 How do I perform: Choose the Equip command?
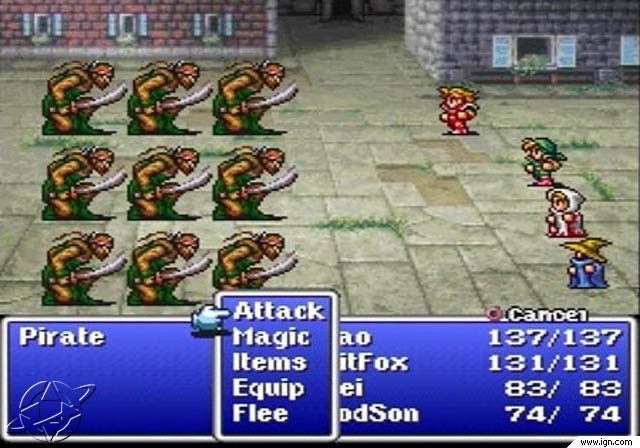click(x=268, y=387)
